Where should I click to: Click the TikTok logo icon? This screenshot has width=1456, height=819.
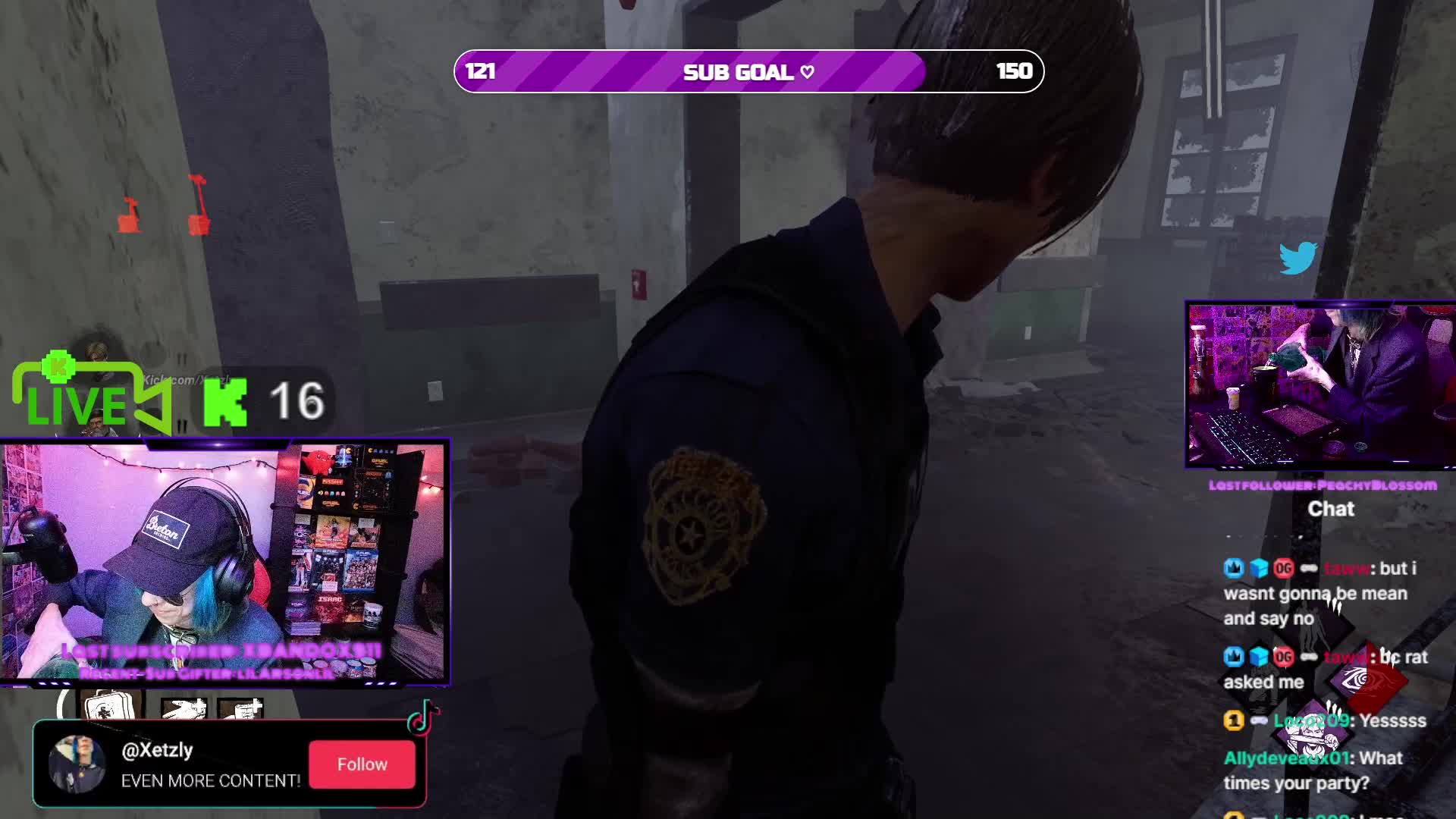point(422,718)
